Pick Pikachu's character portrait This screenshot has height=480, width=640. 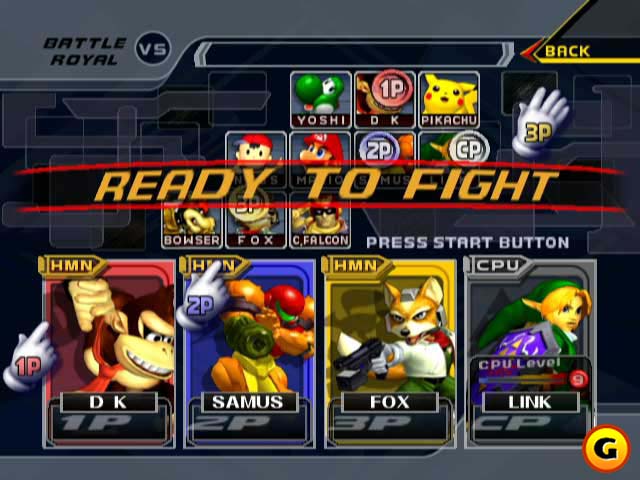(449, 99)
